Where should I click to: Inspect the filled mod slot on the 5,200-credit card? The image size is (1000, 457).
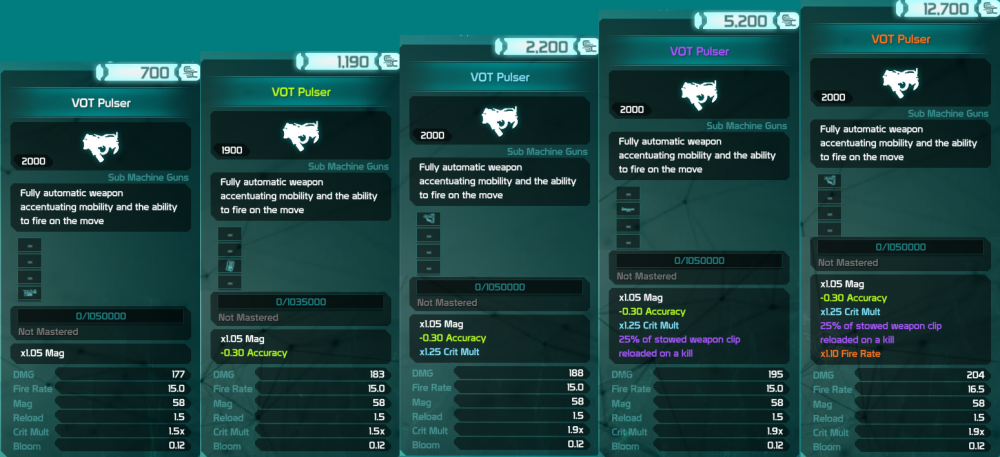(x=628, y=210)
